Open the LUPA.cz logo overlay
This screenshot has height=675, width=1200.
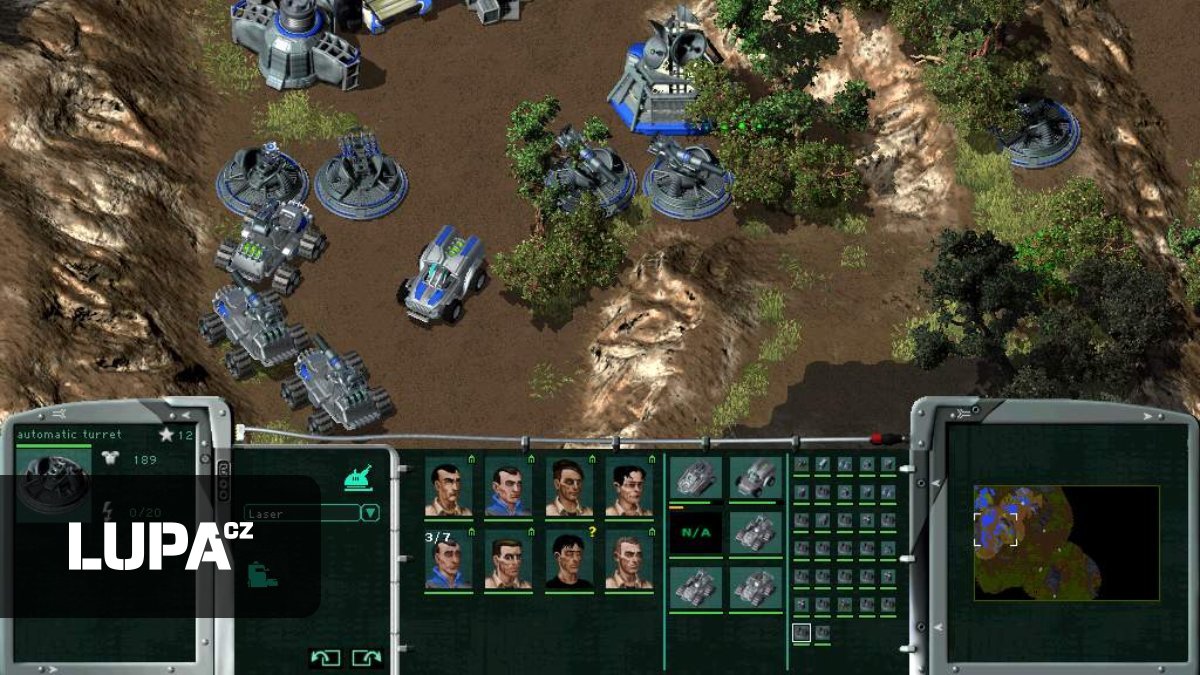coord(160,547)
